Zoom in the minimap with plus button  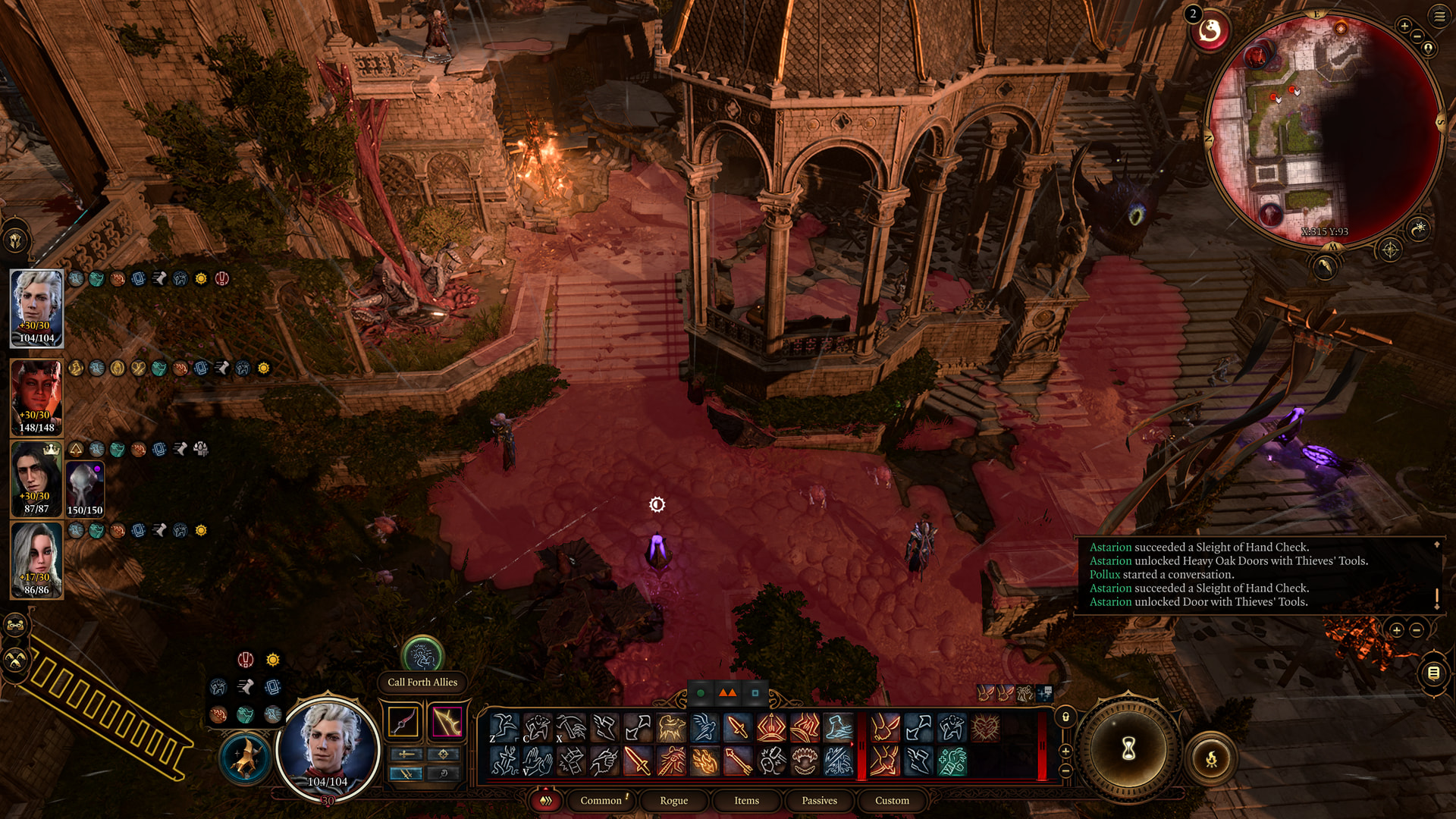[1404, 26]
